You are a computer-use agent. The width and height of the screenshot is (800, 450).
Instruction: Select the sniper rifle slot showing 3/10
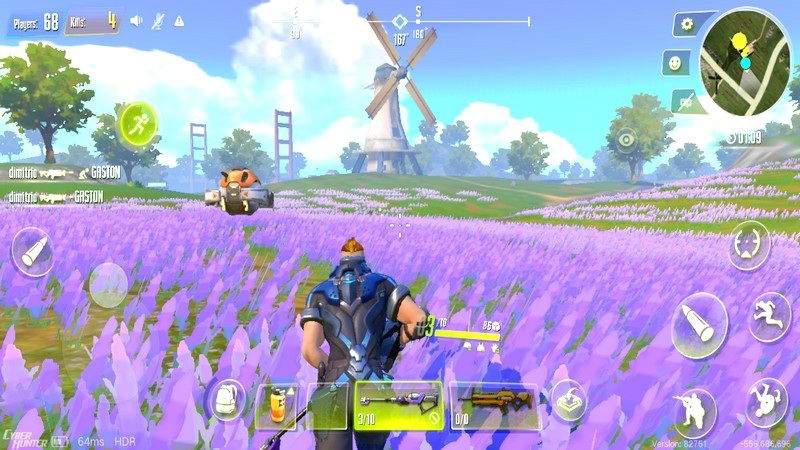(398, 406)
